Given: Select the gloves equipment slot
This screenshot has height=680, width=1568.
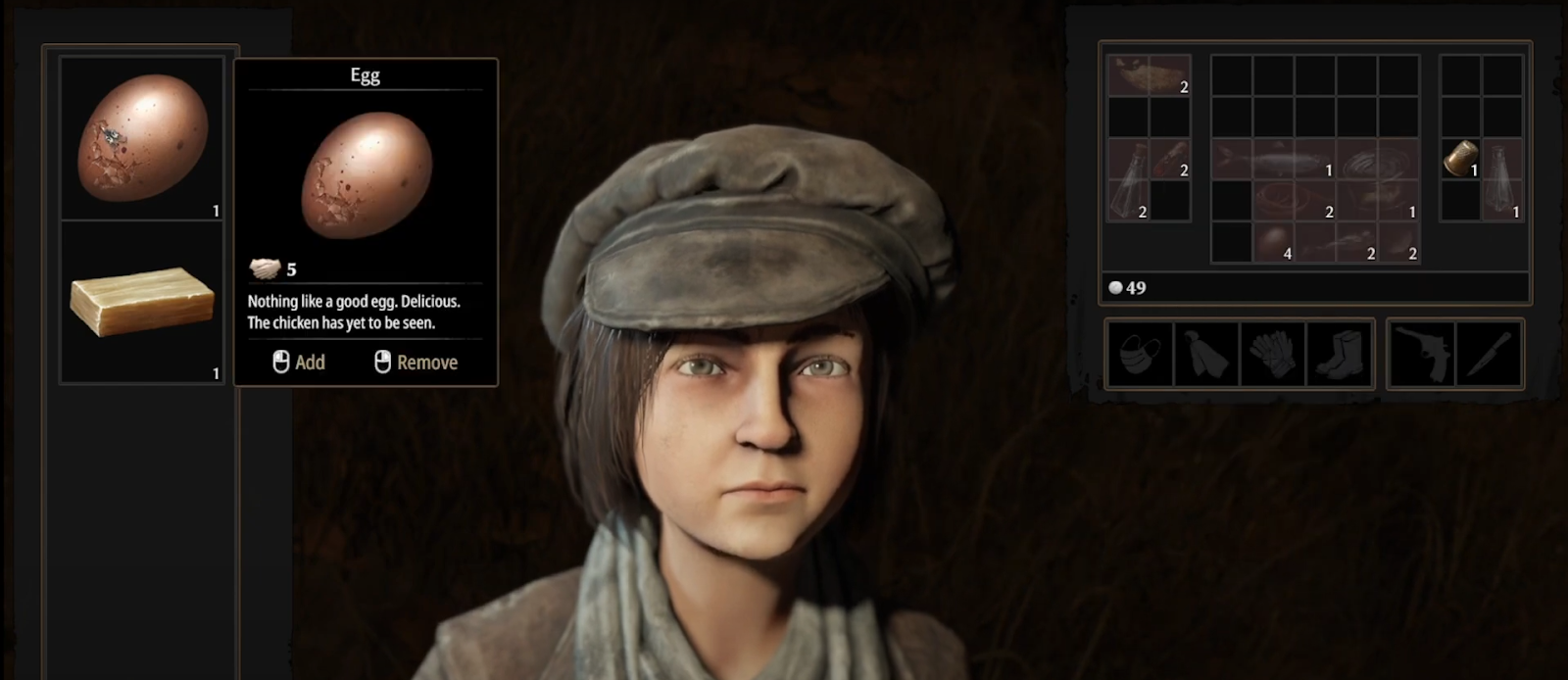Looking at the screenshot, I should click(x=1272, y=355).
